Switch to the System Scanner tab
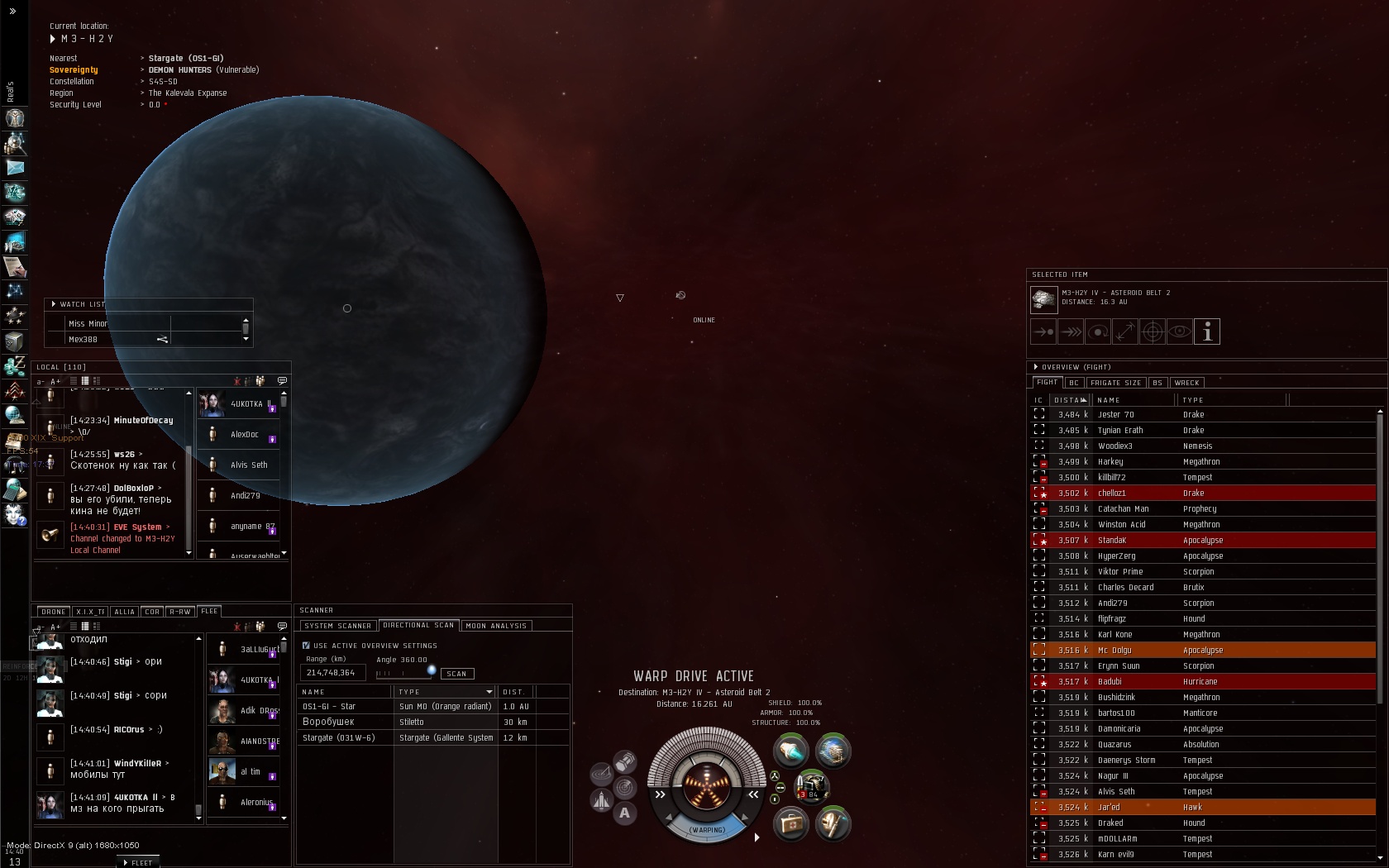This screenshot has width=1389, height=868. coord(337,626)
